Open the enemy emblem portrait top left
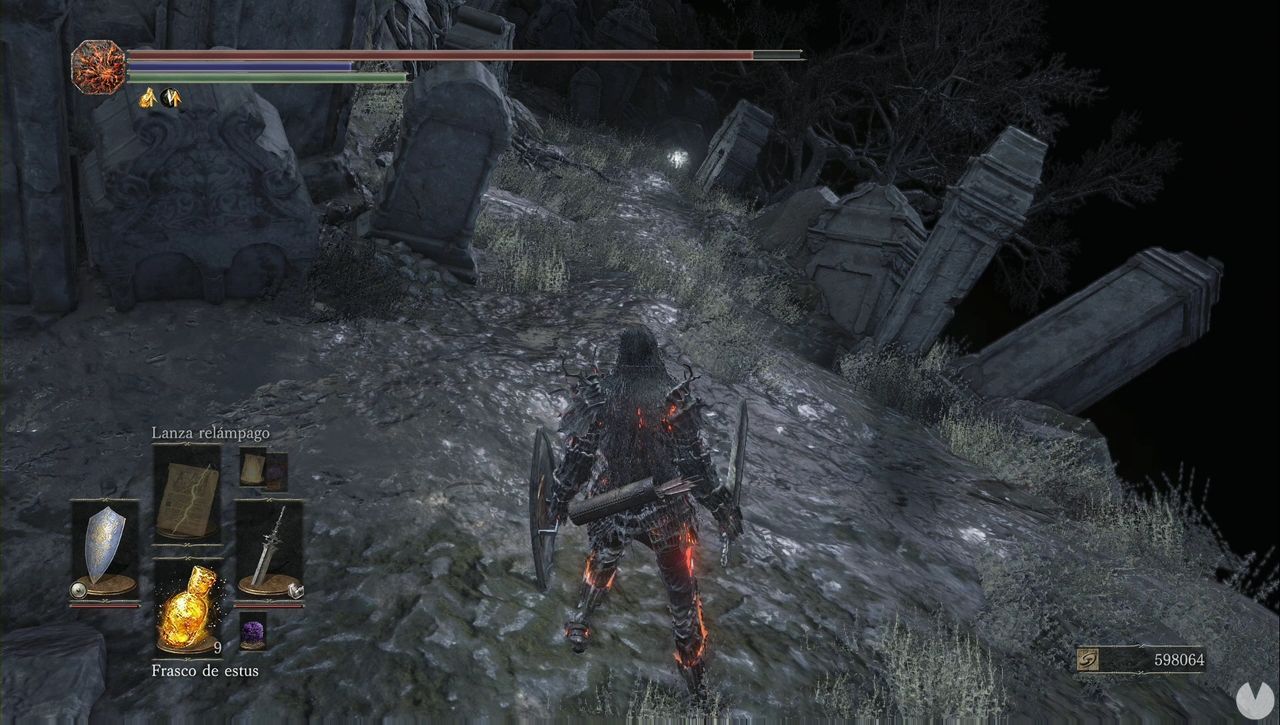The image size is (1280, 725). [x=96, y=65]
